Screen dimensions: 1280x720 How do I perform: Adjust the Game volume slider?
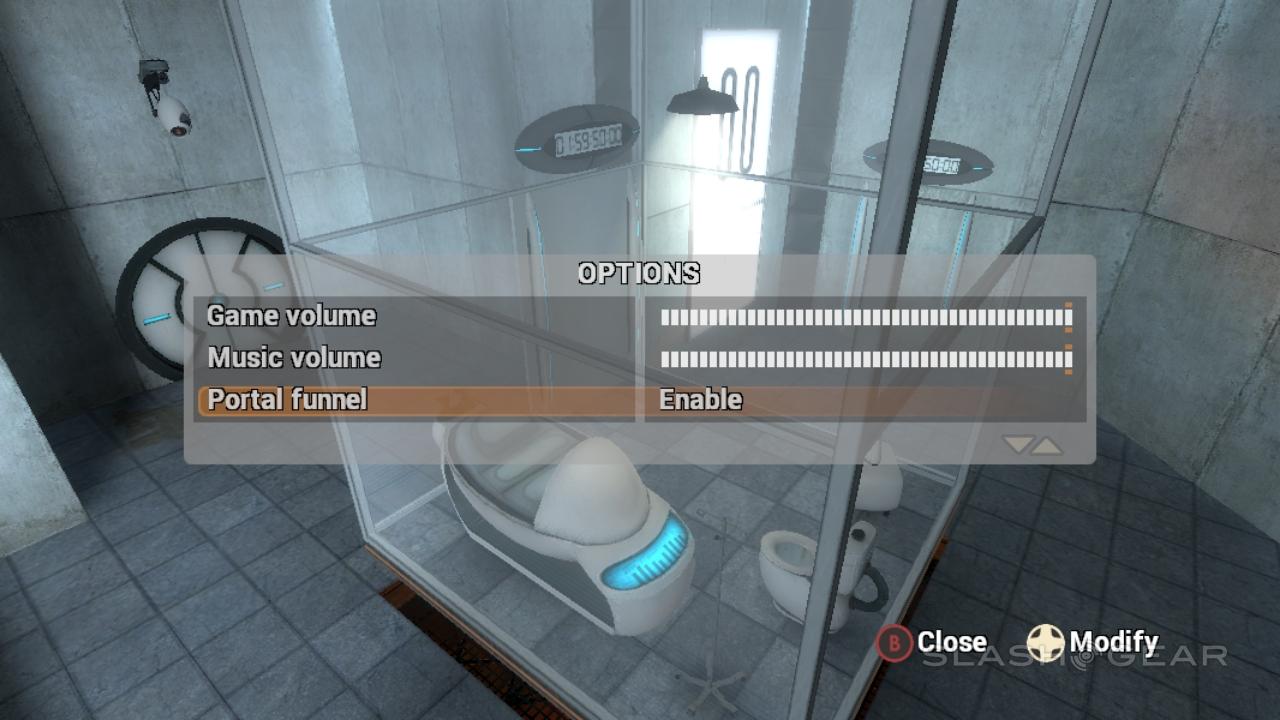point(865,319)
